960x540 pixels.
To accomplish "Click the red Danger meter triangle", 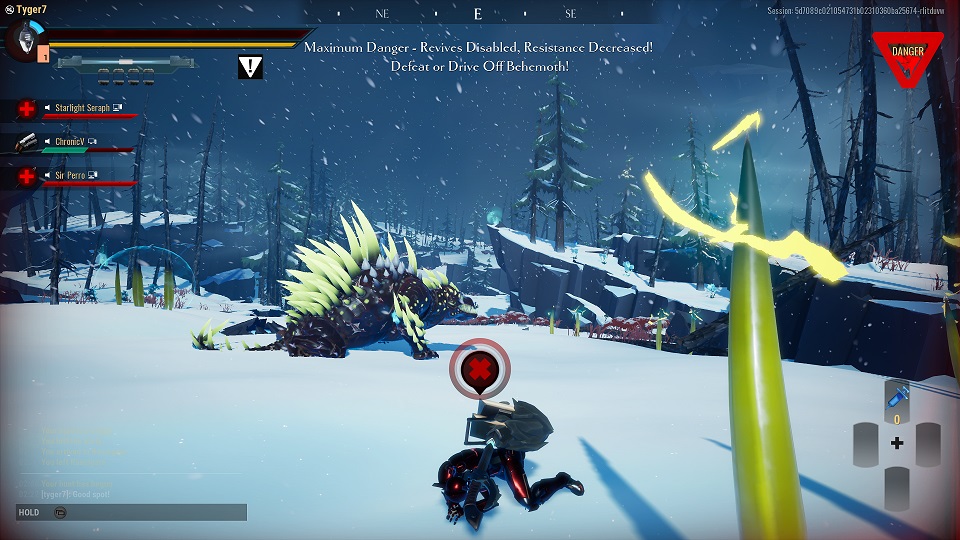I will click(907, 55).
